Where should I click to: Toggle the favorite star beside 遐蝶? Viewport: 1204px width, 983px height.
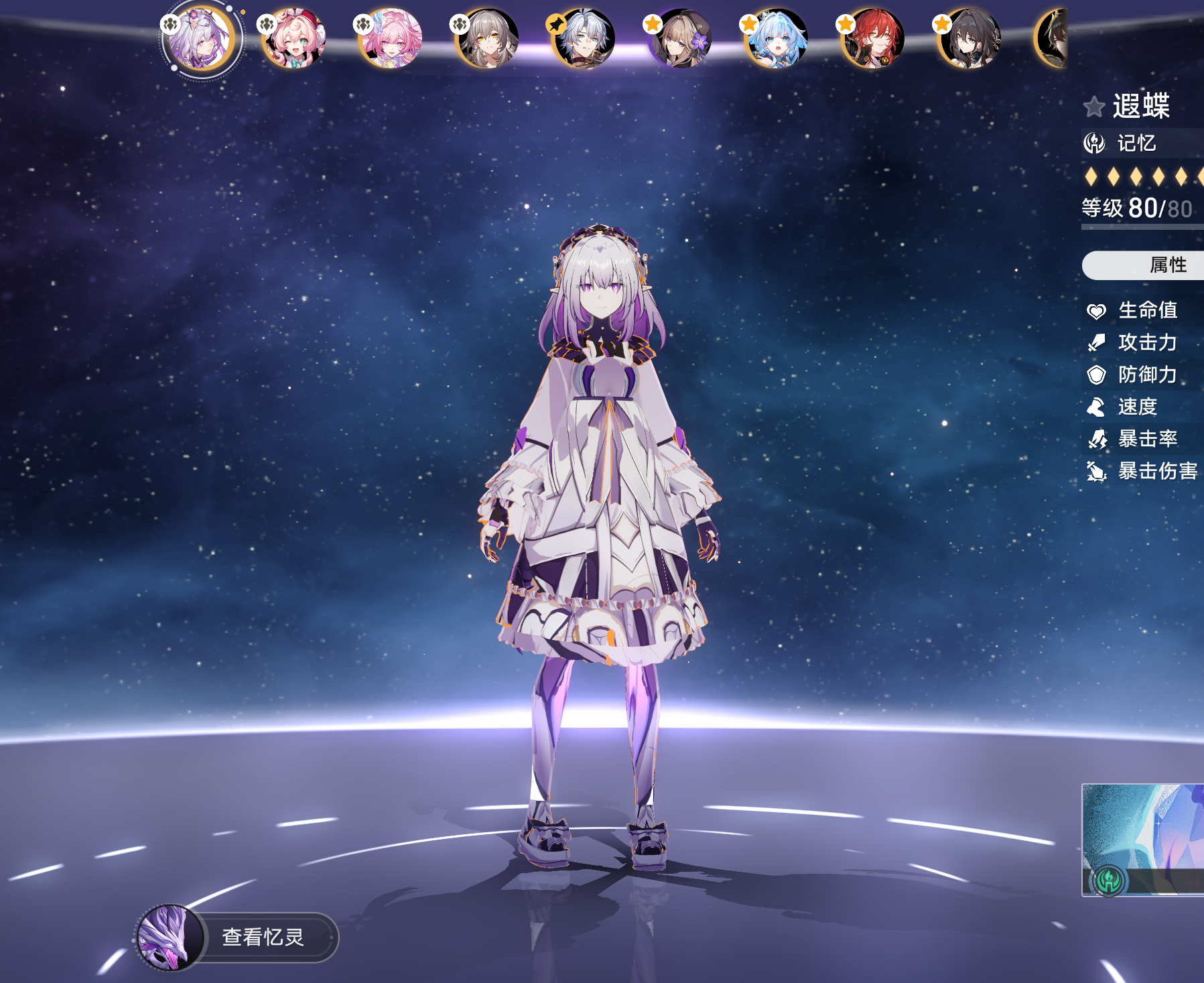(x=1094, y=107)
